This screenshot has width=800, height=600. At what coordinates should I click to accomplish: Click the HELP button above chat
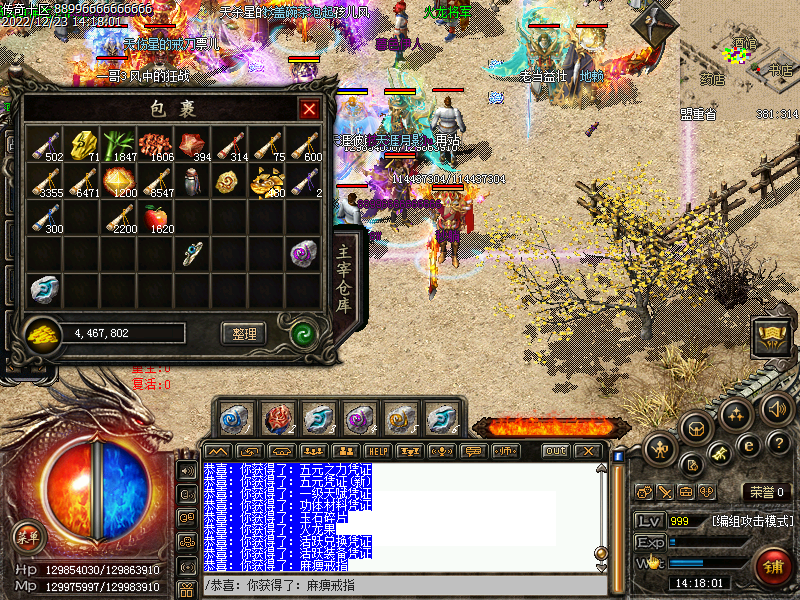[378, 451]
